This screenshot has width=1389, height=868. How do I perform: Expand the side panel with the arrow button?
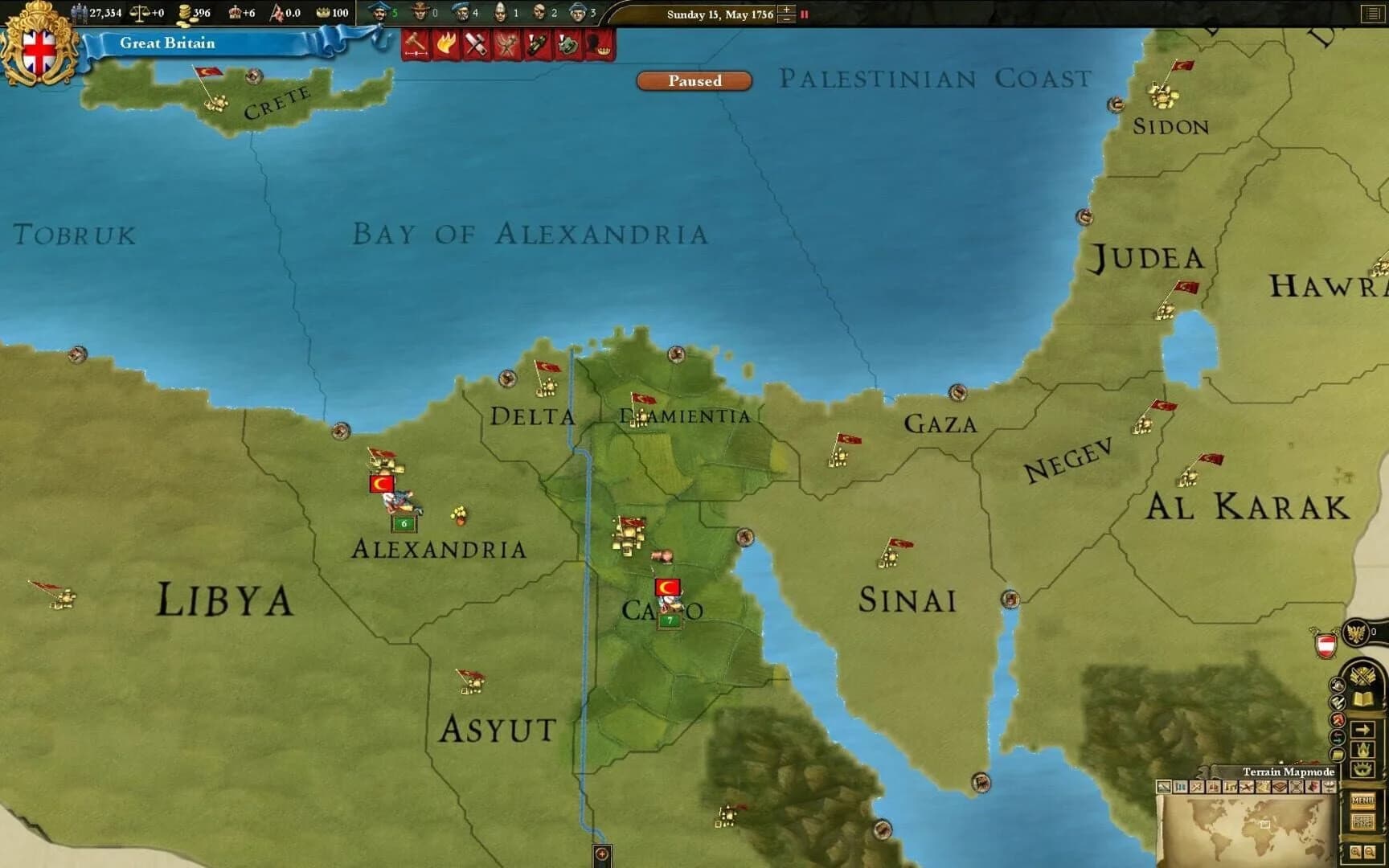tap(1363, 729)
